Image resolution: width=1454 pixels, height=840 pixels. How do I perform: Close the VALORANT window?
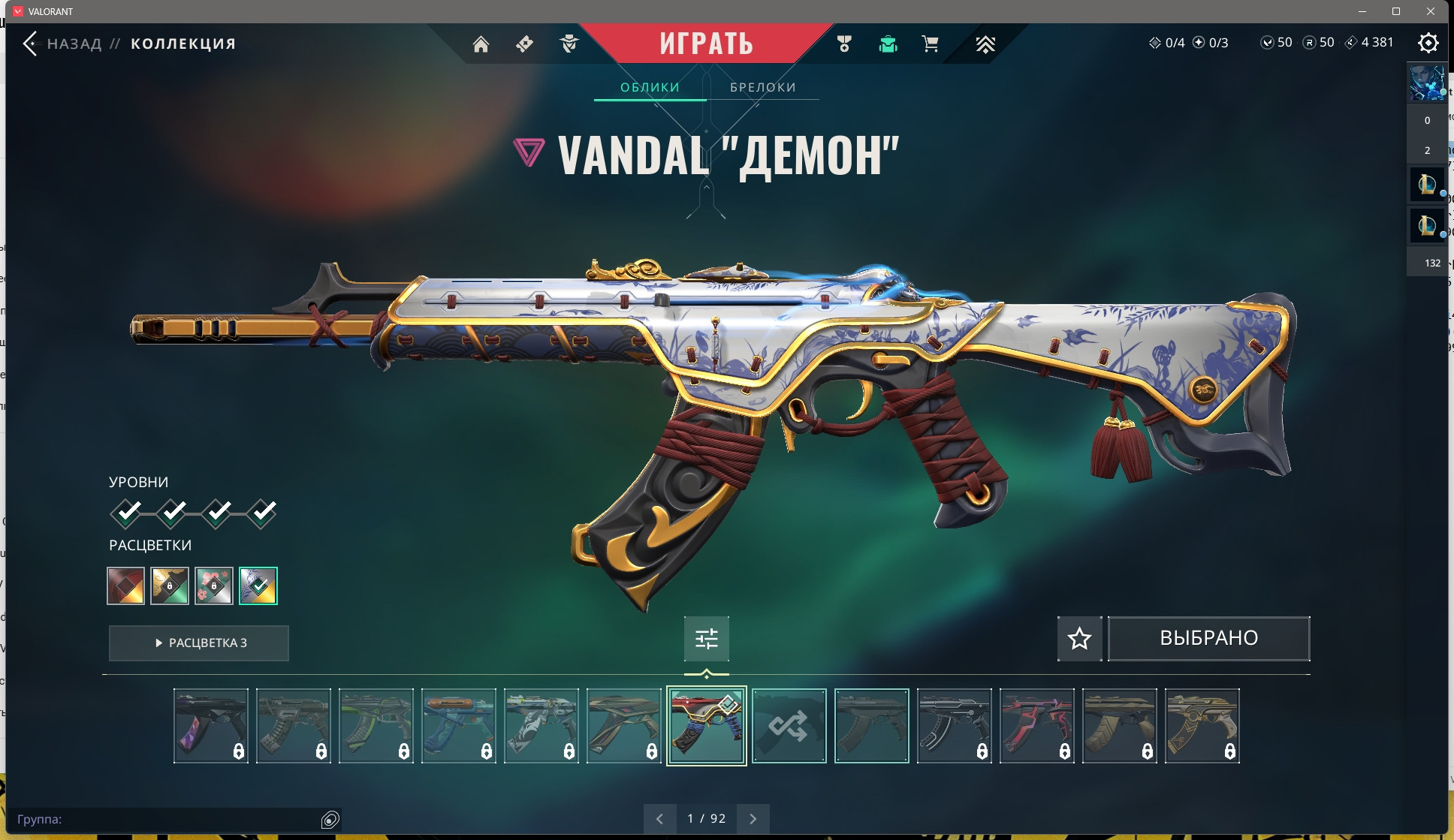point(1431,11)
